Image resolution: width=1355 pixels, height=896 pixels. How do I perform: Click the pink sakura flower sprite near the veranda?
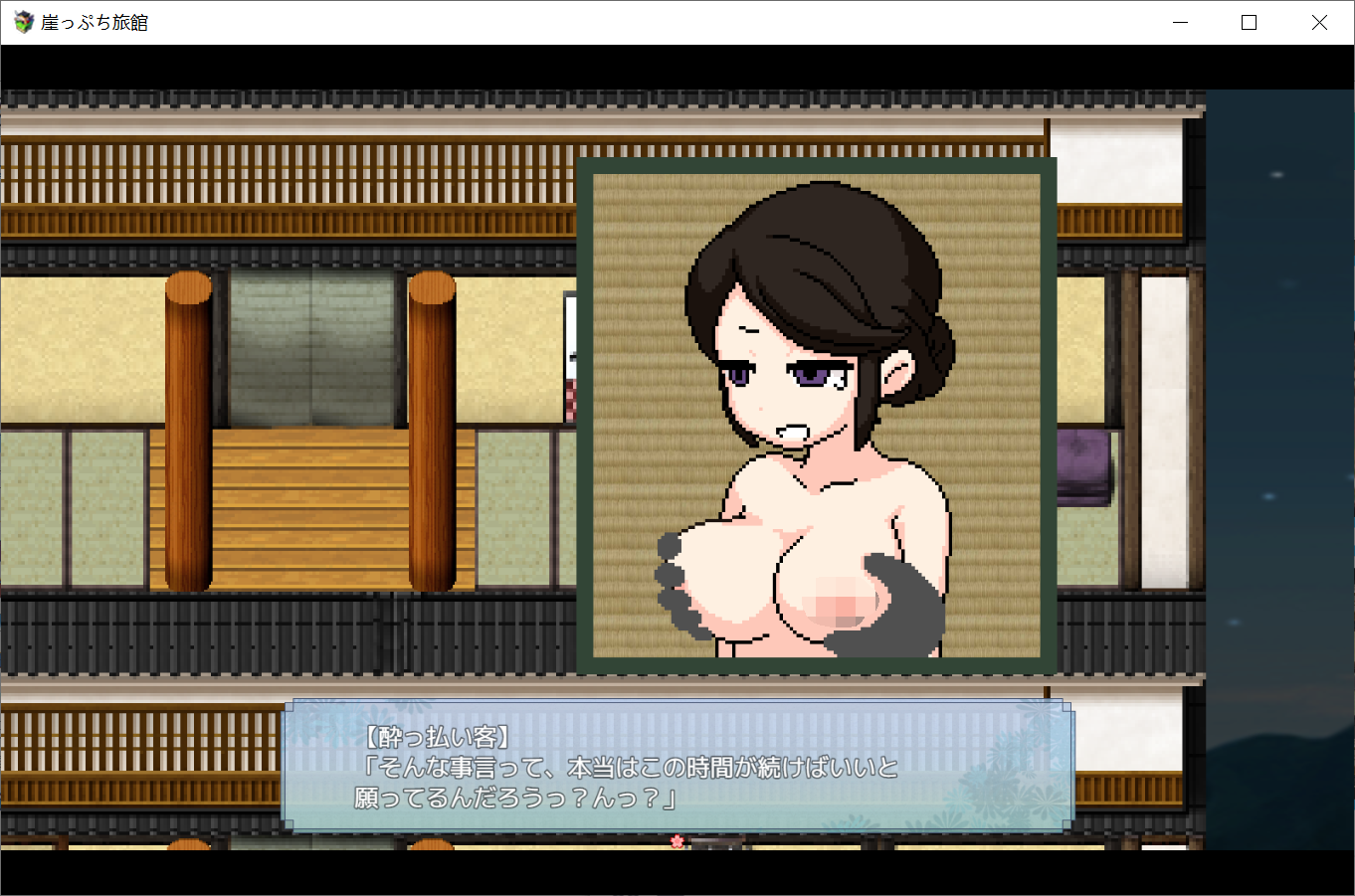[x=677, y=841]
